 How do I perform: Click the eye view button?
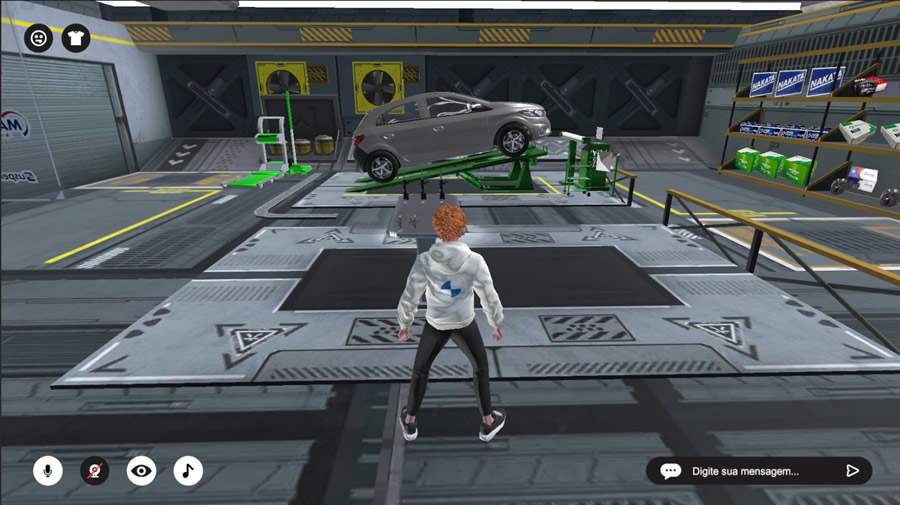tap(141, 470)
